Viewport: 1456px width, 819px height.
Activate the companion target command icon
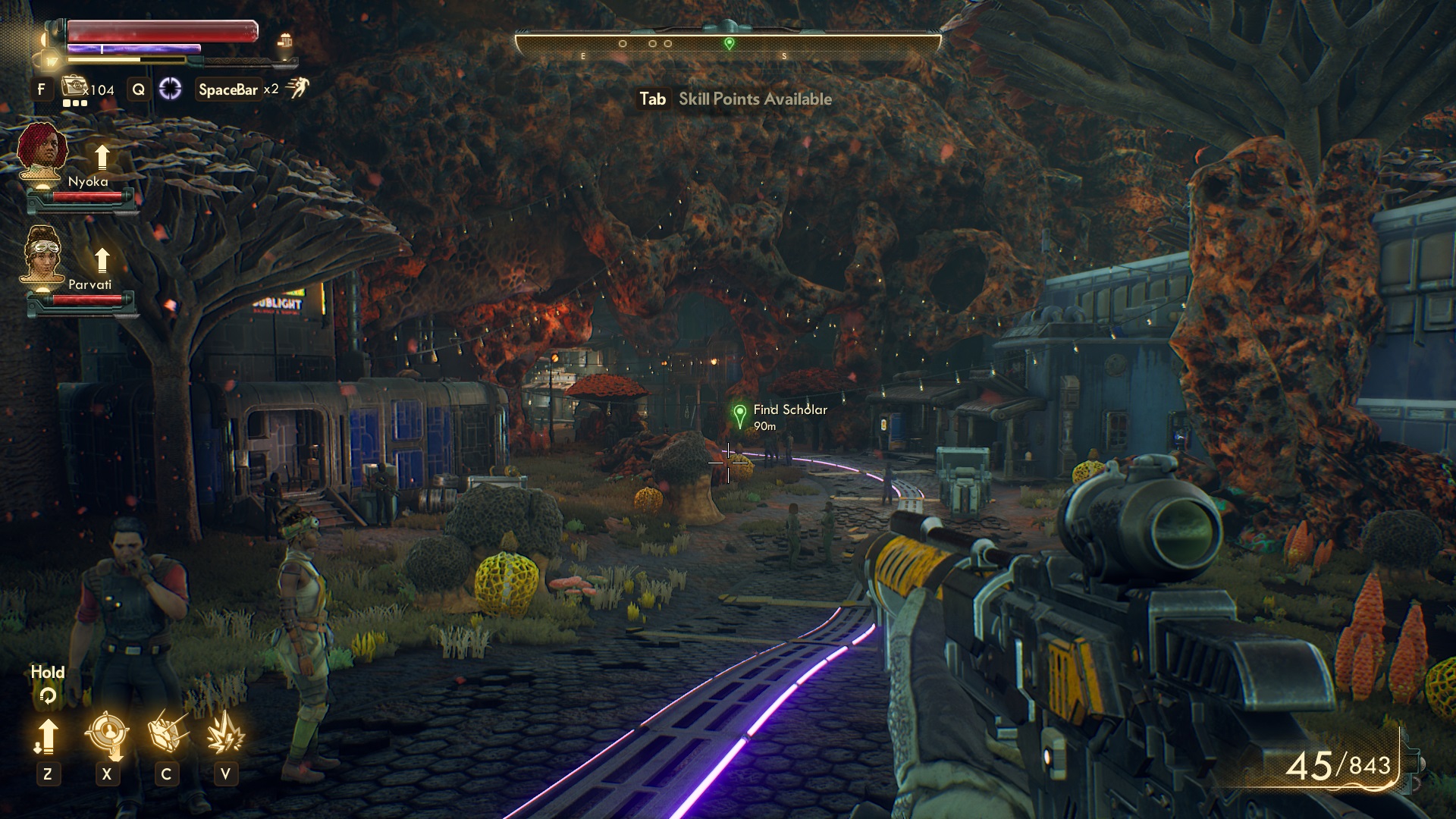click(x=106, y=734)
